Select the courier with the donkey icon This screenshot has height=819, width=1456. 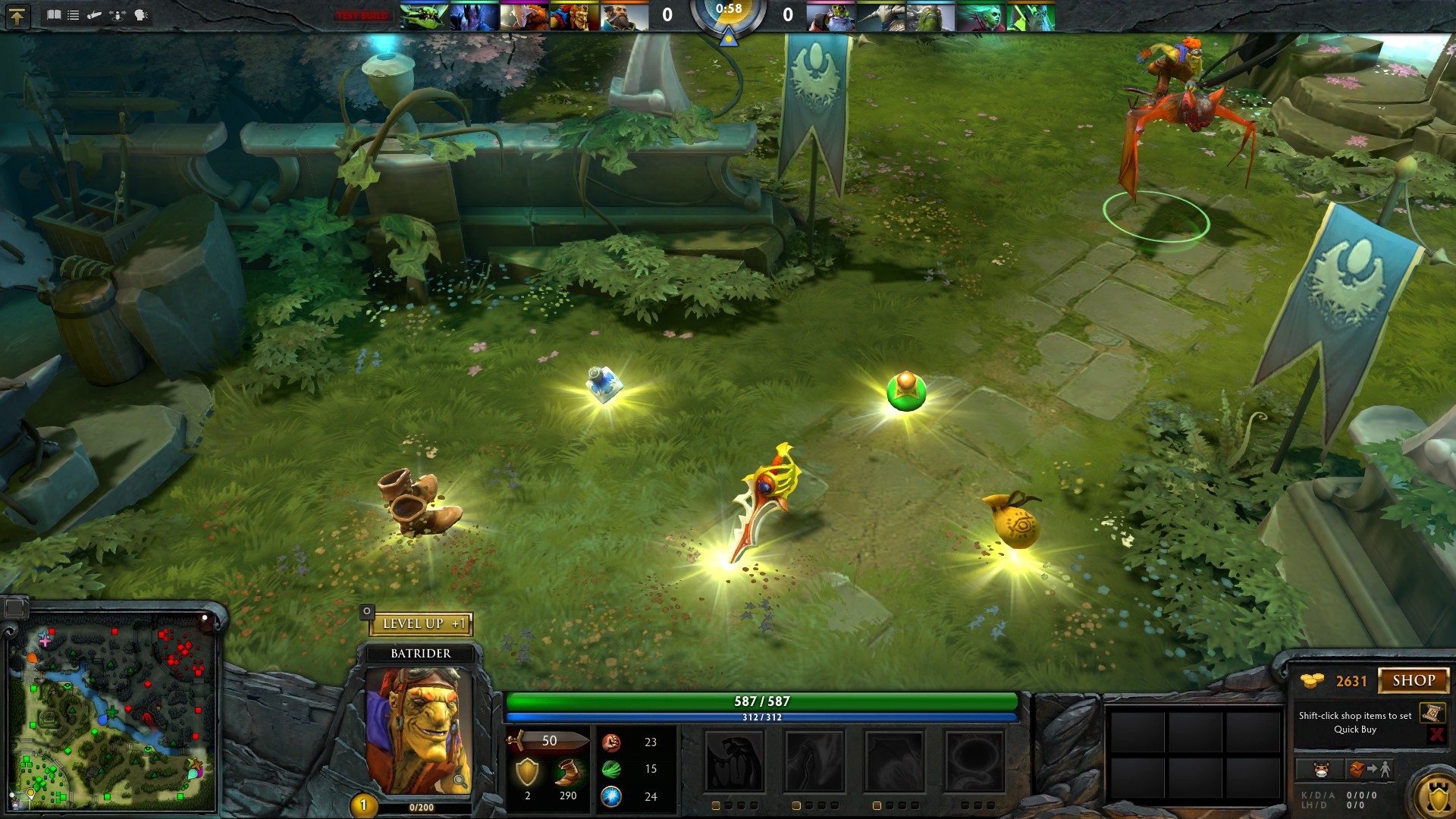[x=1321, y=769]
